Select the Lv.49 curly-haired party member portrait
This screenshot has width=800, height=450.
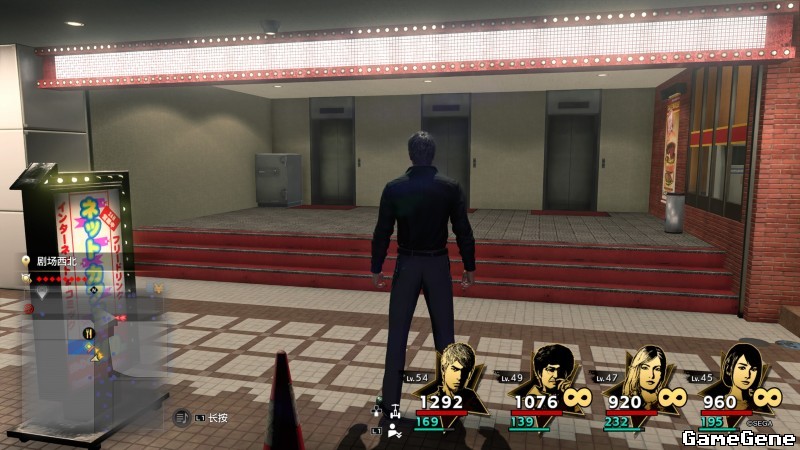(551, 372)
